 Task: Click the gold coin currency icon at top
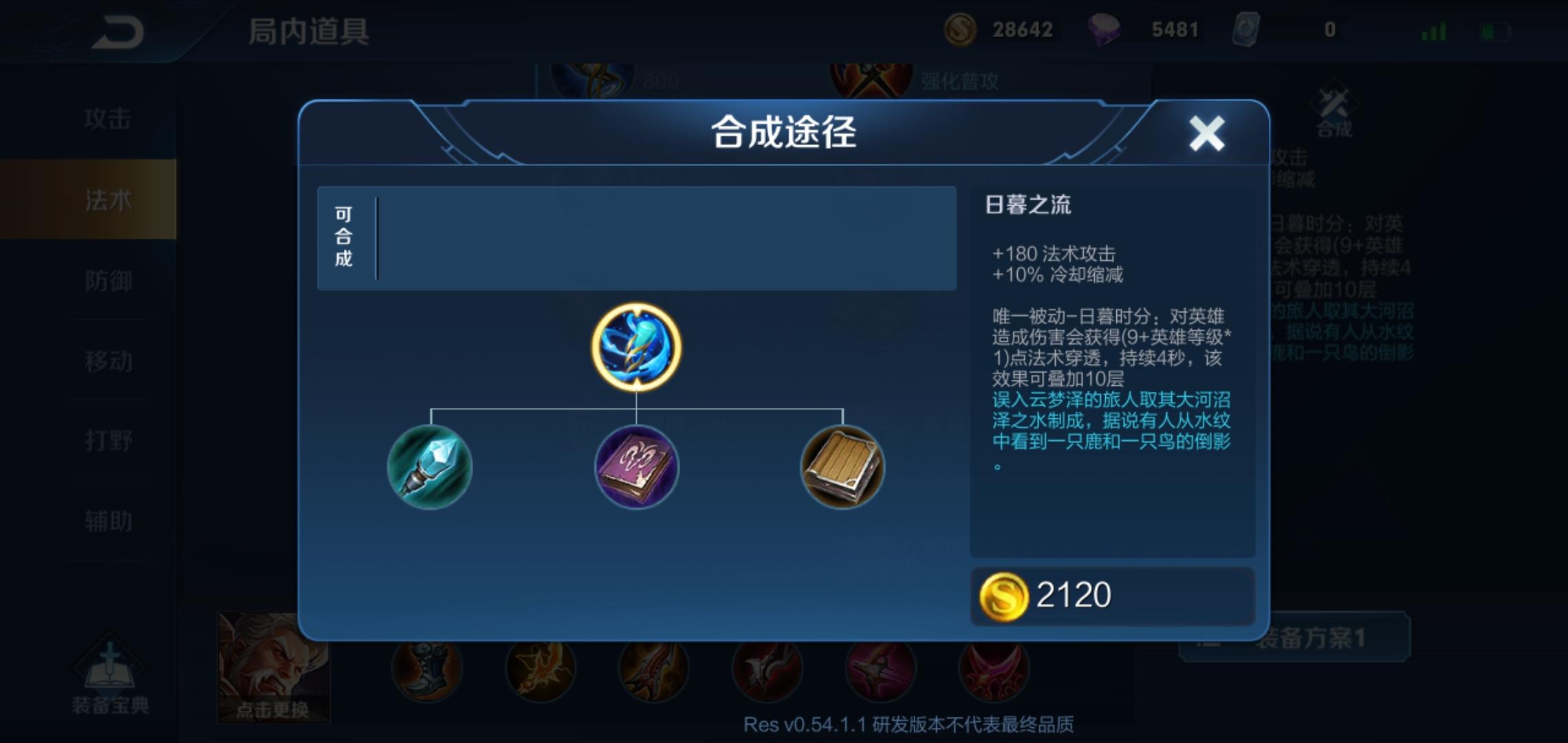tap(962, 29)
